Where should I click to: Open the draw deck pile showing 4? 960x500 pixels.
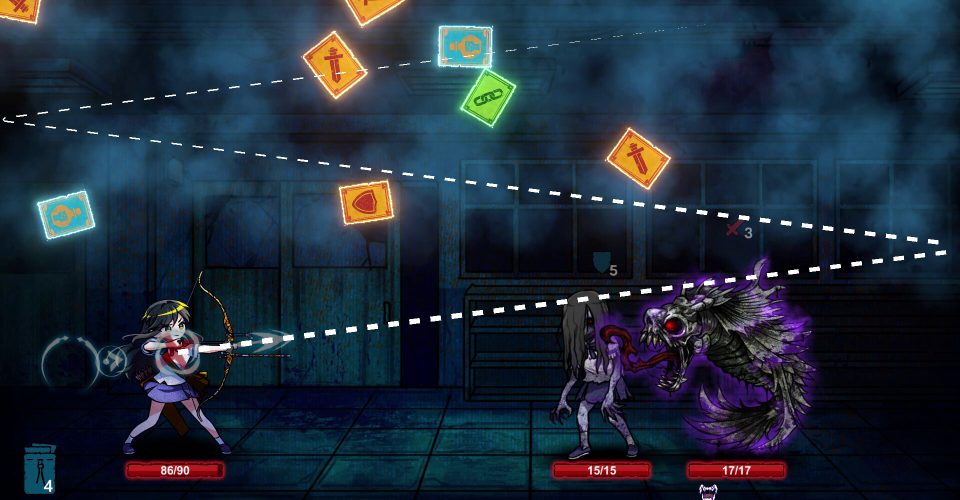(x=39, y=470)
